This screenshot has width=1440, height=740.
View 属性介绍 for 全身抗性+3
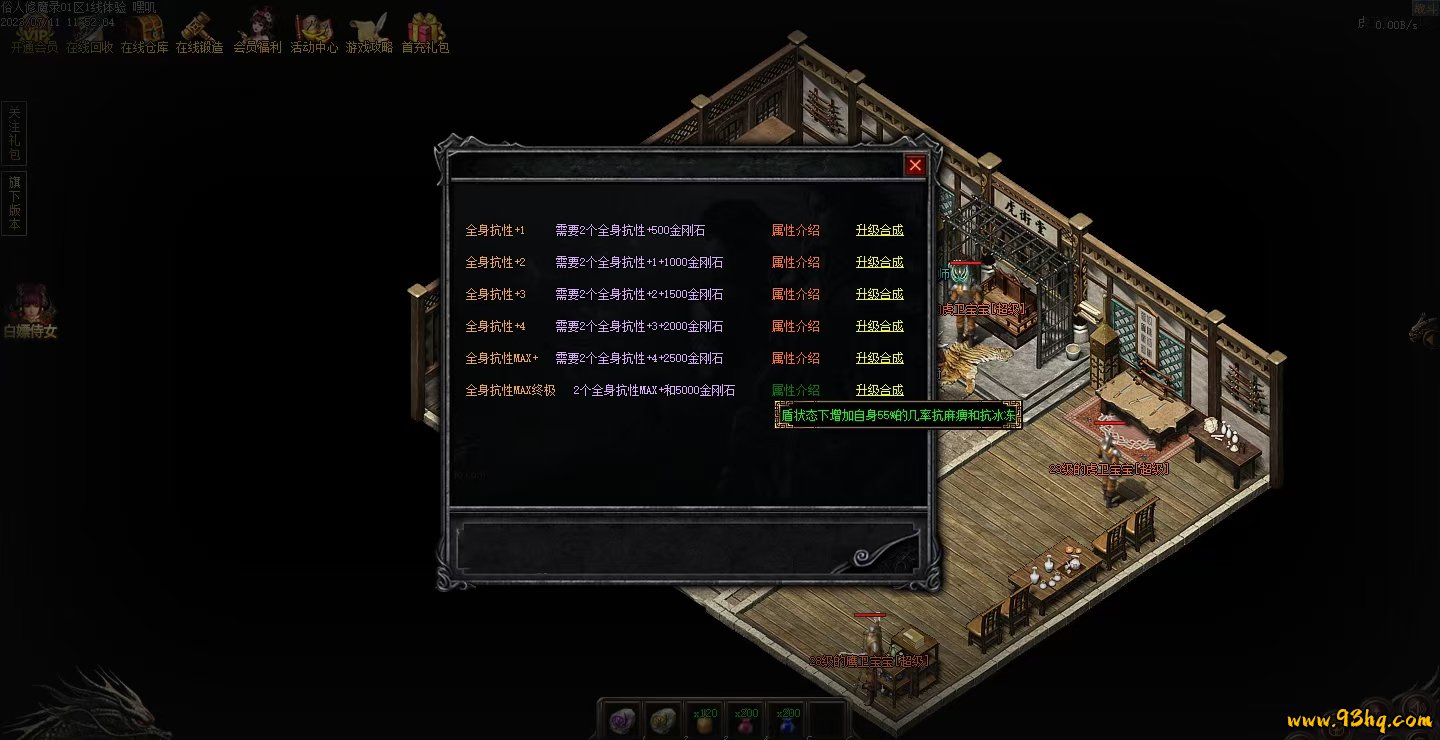tap(795, 294)
